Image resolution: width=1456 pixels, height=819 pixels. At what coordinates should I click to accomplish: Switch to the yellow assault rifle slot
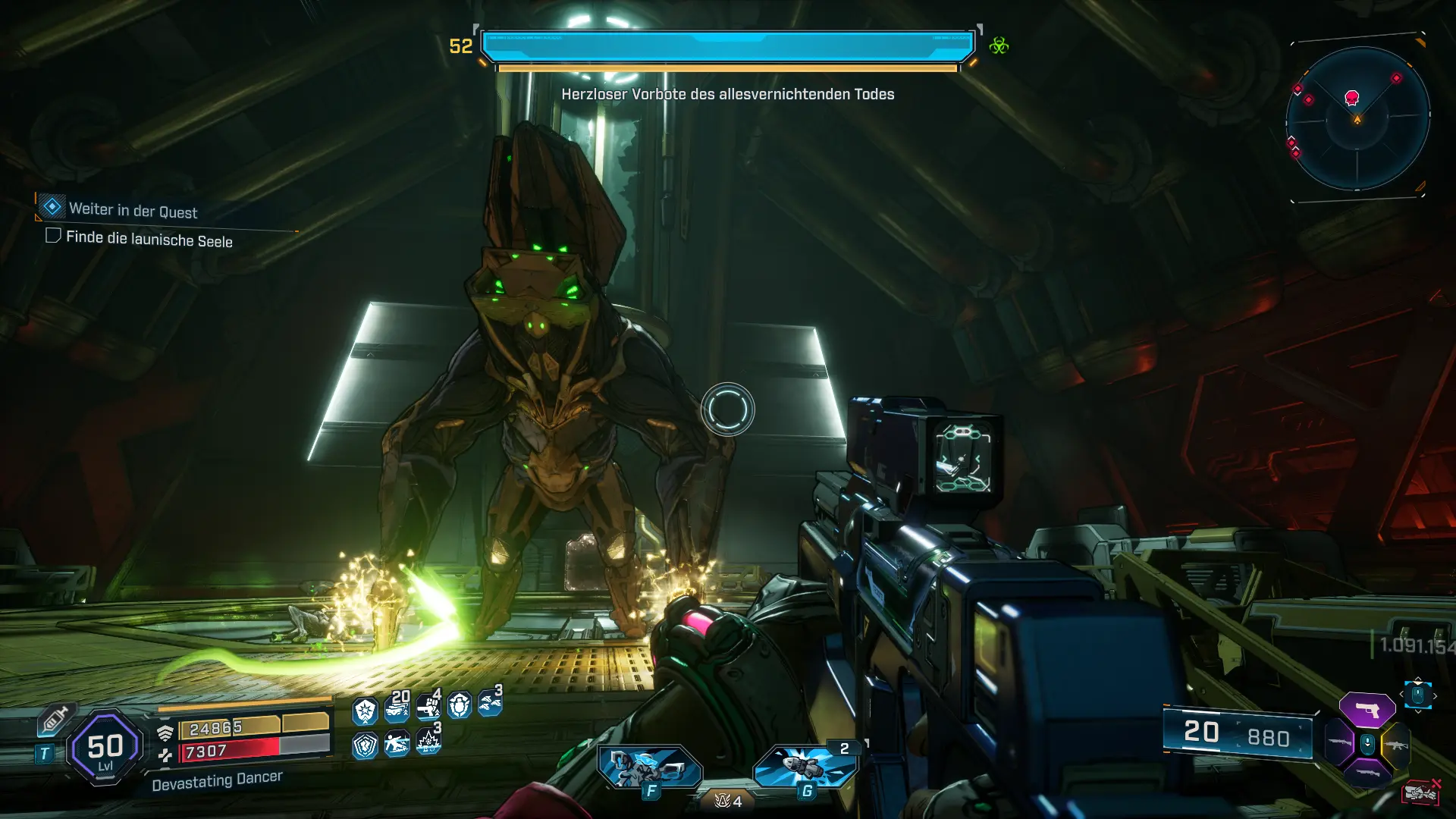[1395, 745]
